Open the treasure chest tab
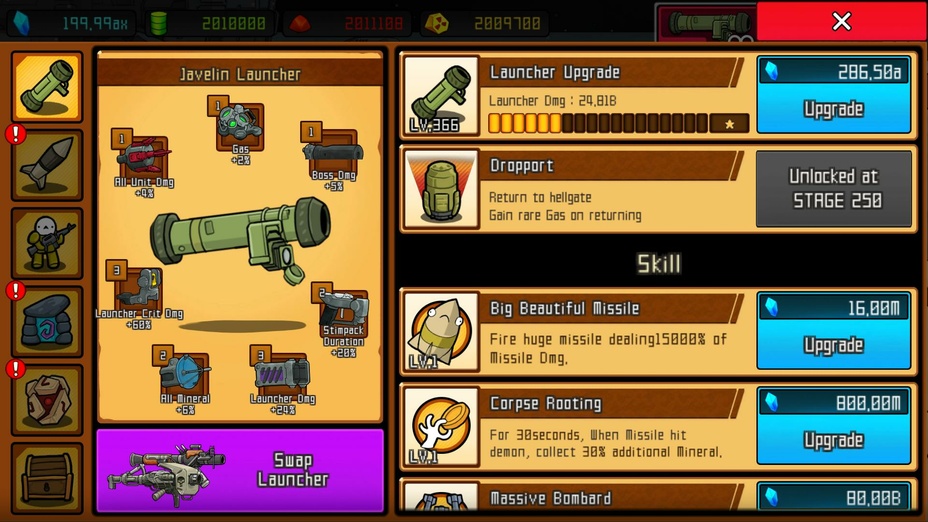 tap(47, 477)
